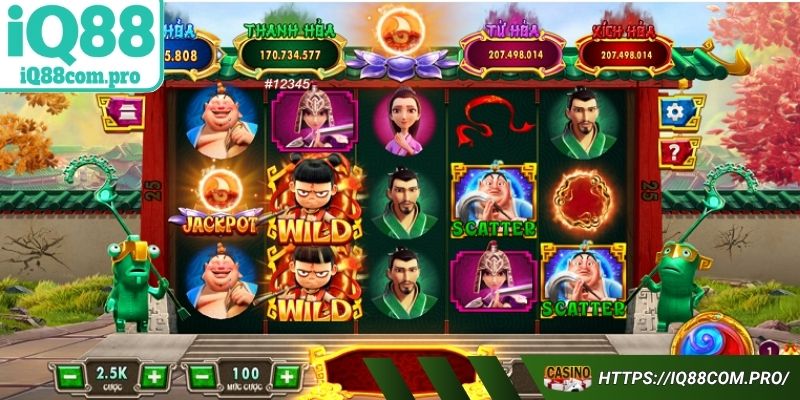
Task: Click the IQ88 logo in the corner
Action: pos(80,44)
